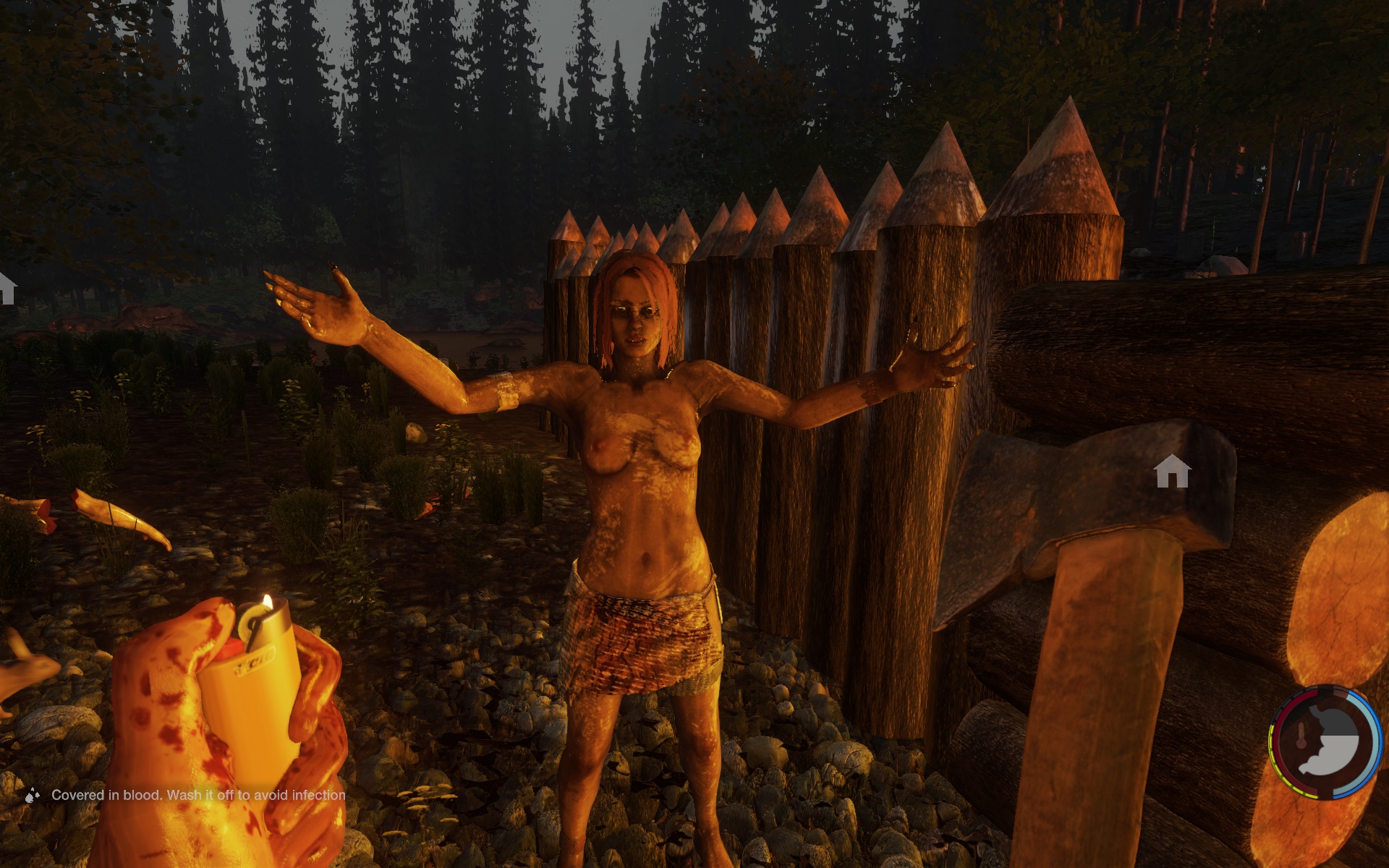
Task: Click the white home marker near the axe
Action: click(x=1172, y=472)
